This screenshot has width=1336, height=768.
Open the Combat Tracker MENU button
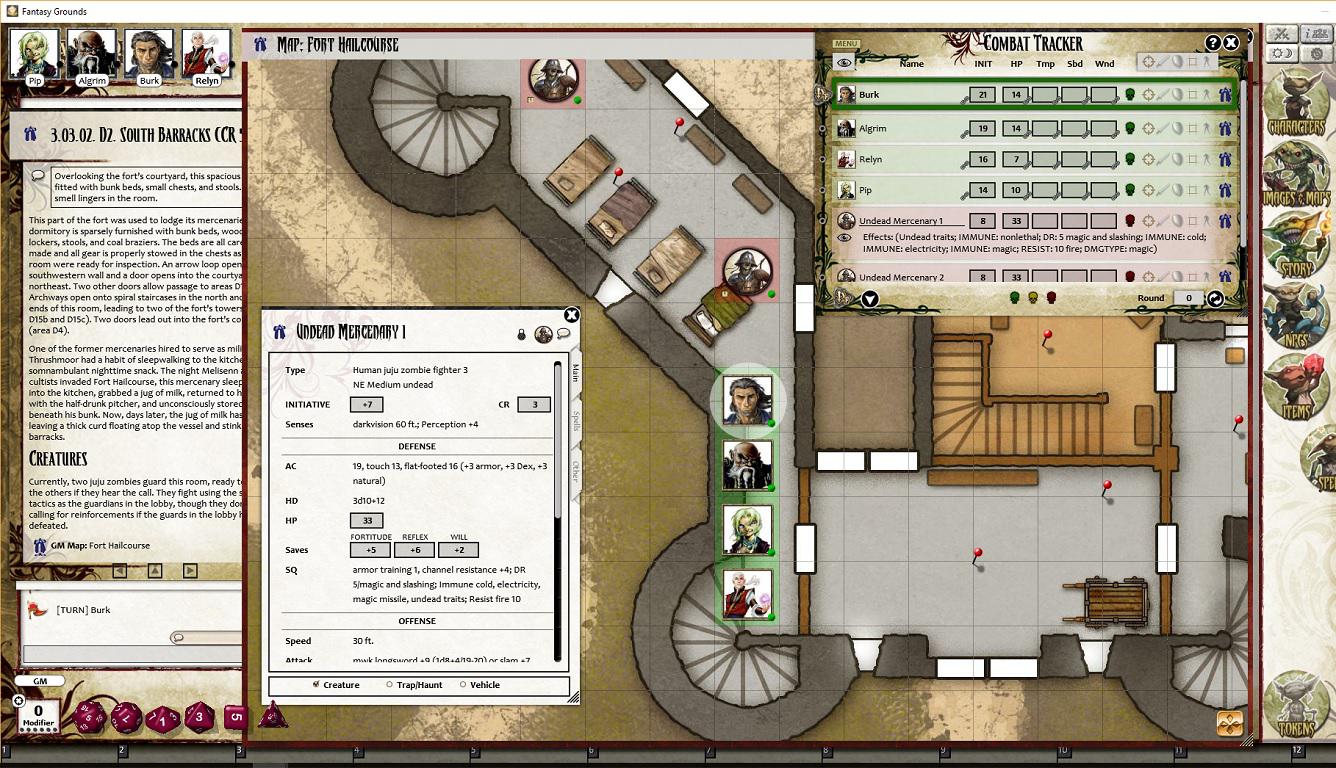click(x=845, y=44)
